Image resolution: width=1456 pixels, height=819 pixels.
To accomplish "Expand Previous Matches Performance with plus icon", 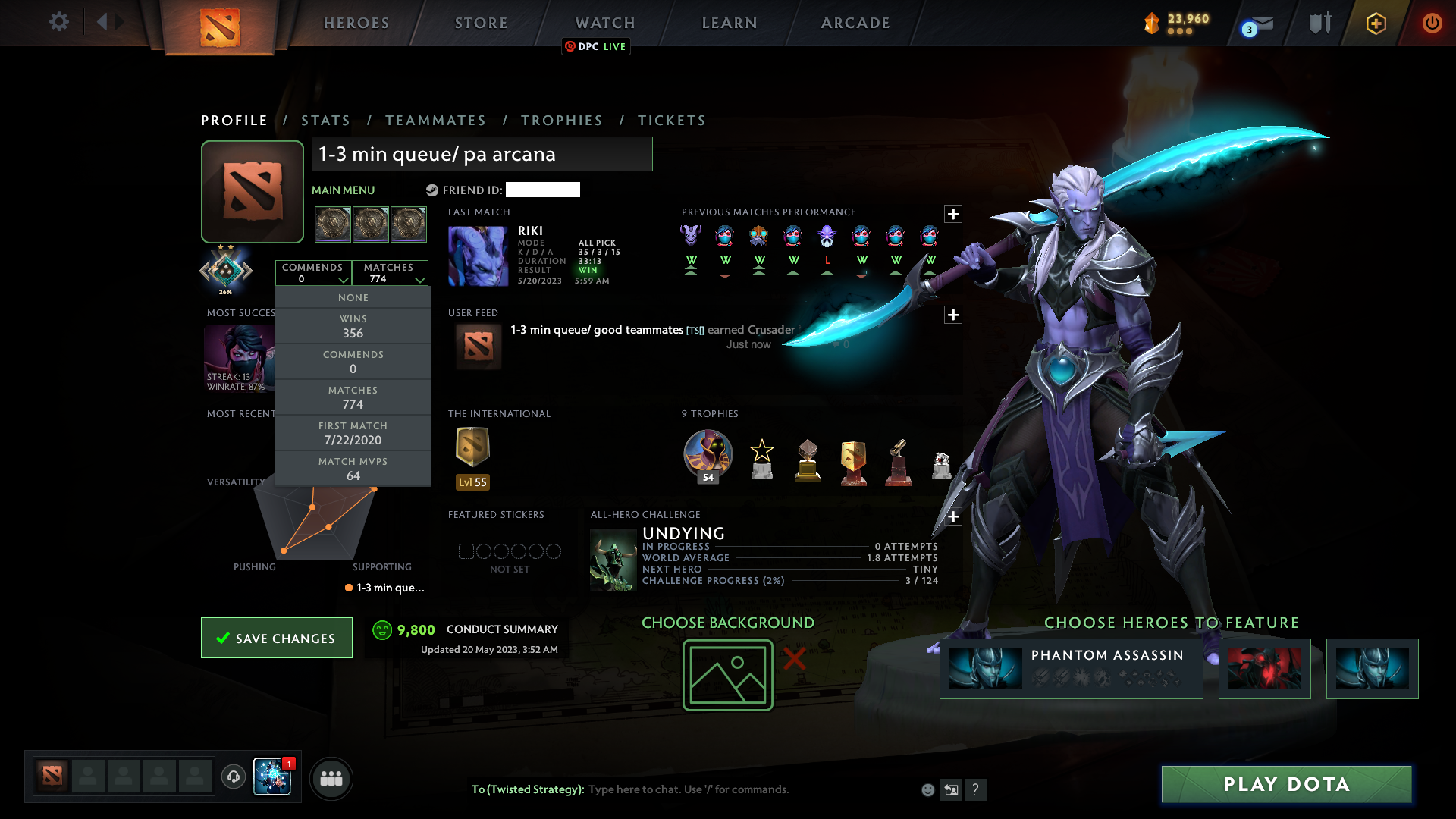I will click(x=953, y=215).
